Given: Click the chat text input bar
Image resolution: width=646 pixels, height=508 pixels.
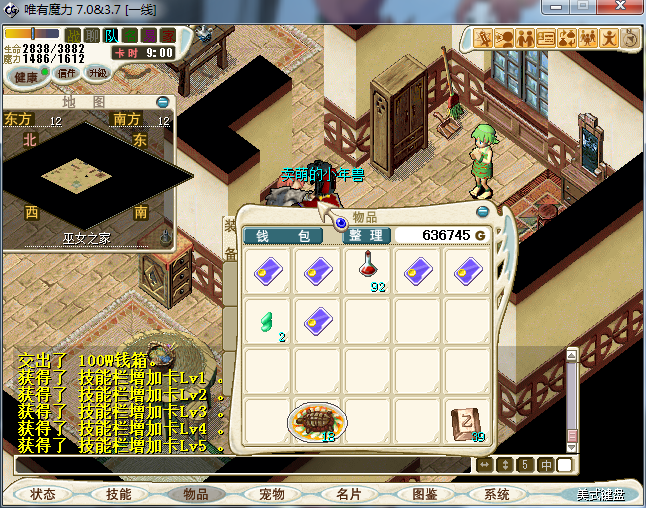Looking at the screenshot, I should pos(240,465).
